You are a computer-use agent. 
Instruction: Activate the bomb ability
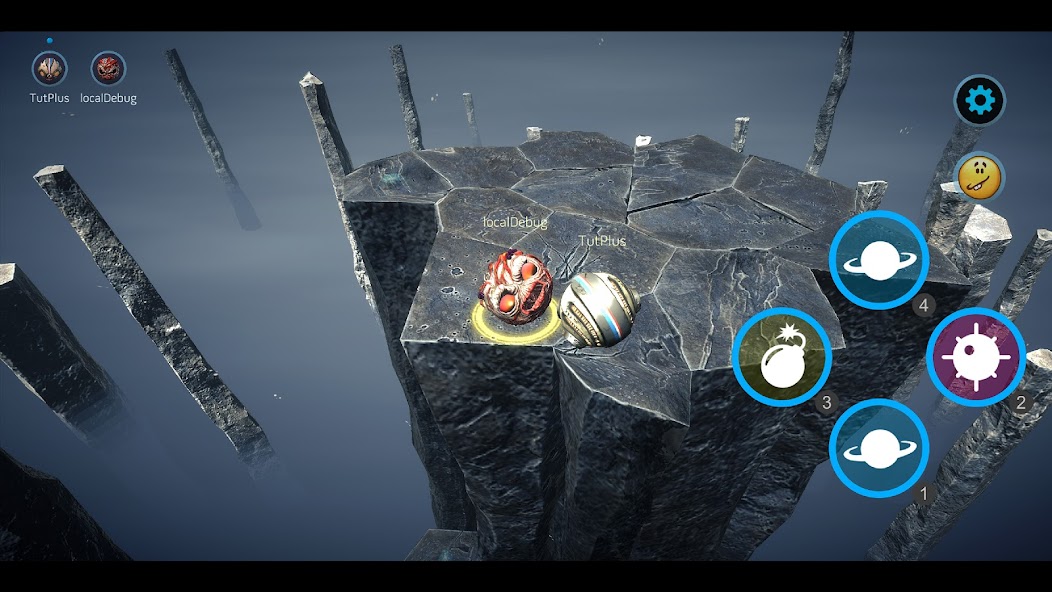[x=781, y=356]
